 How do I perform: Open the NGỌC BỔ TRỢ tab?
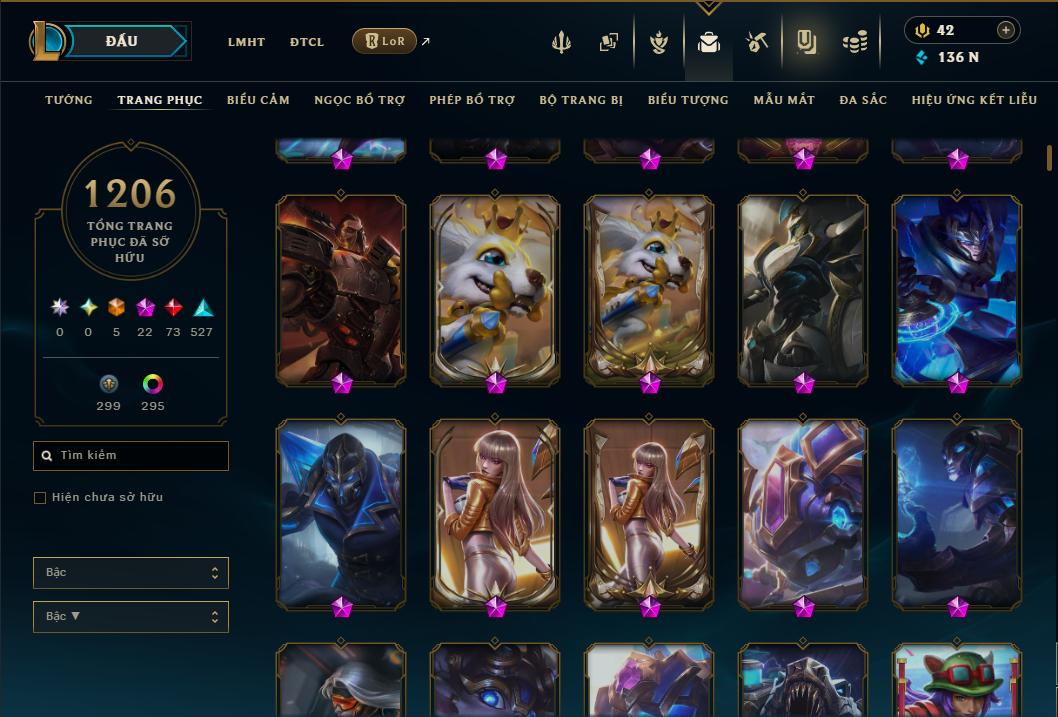[x=359, y=100]
